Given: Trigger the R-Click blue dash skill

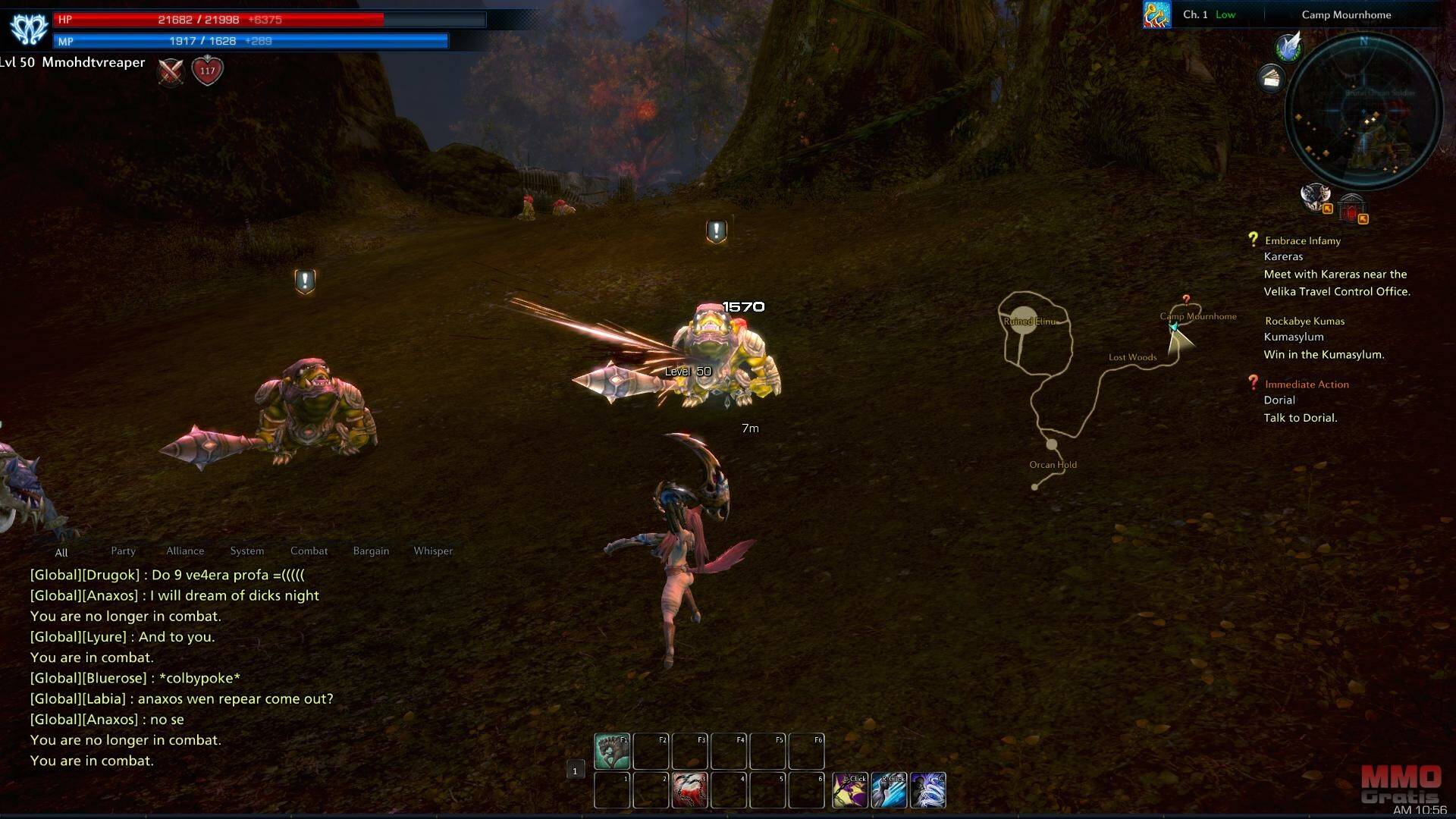Looking at the screenshot, I should click(x=889, y=790).
